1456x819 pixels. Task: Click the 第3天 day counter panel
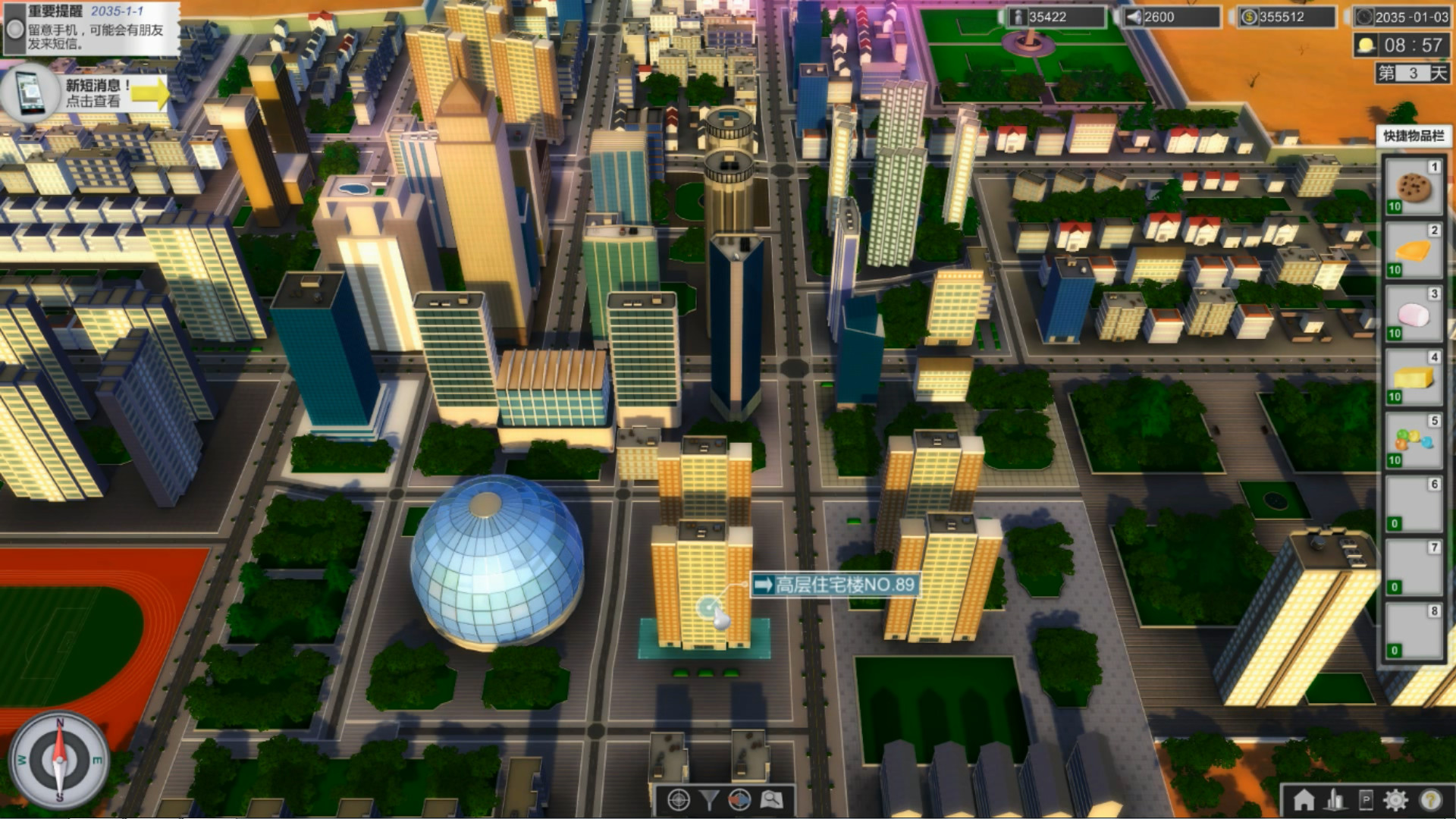coord(1412,72)
